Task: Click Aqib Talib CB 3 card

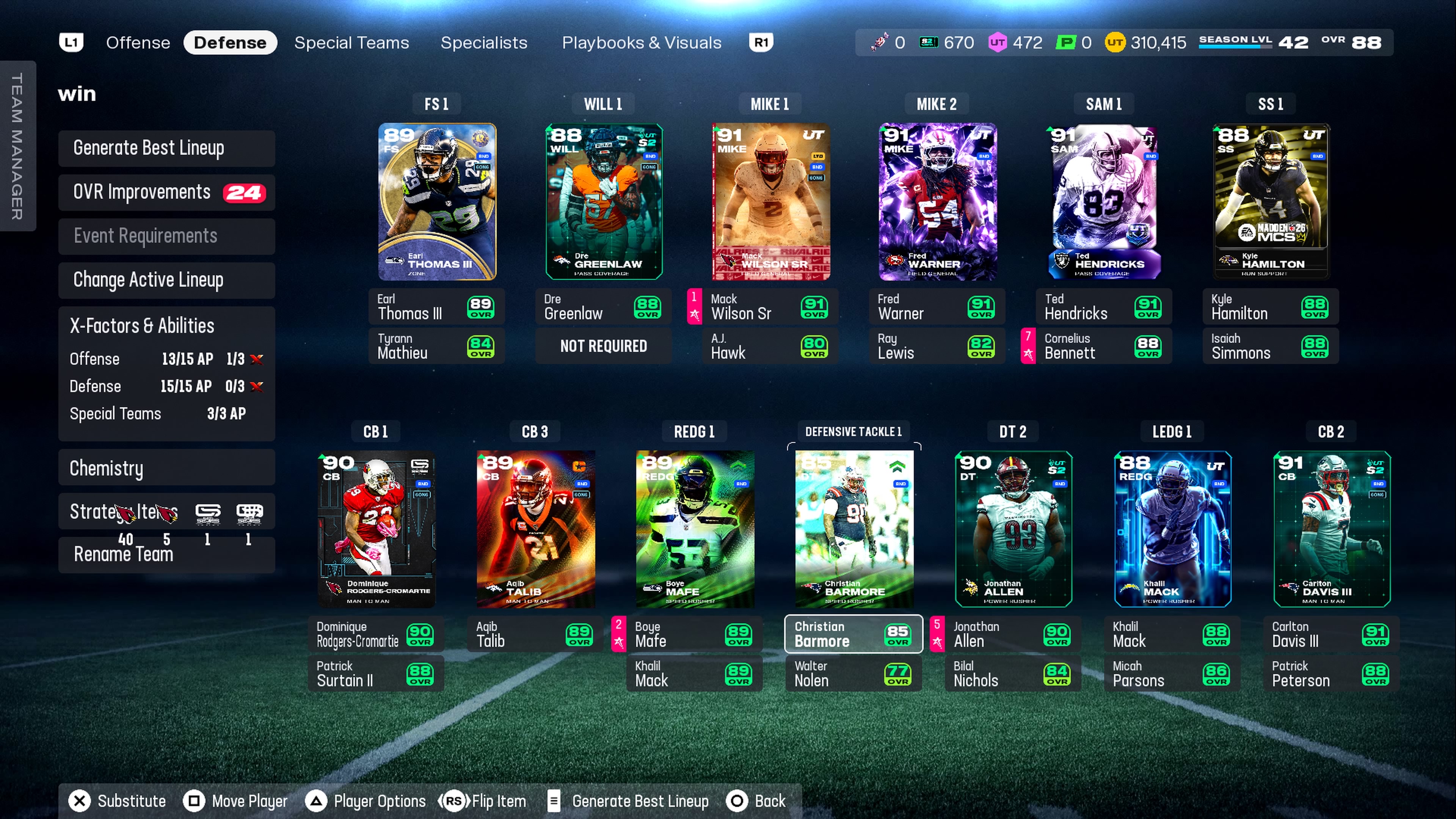Action: (x=535, y=529)
